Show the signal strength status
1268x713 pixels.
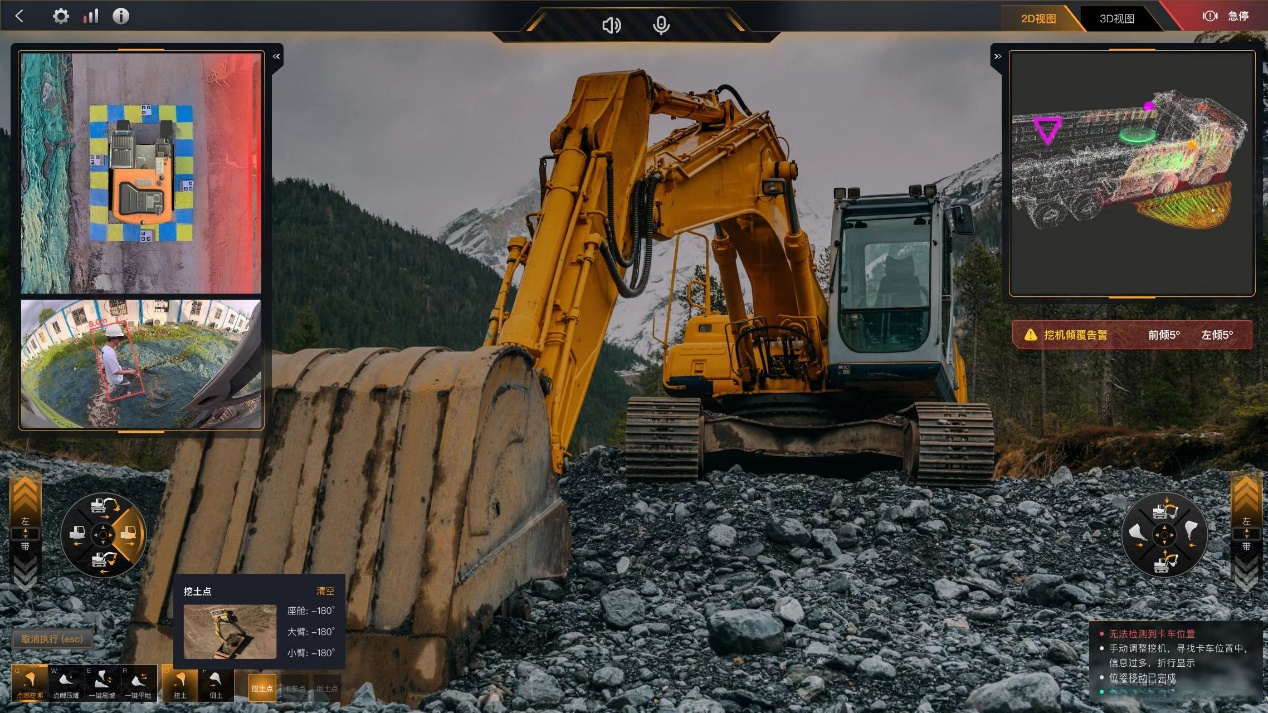(91, 16)
